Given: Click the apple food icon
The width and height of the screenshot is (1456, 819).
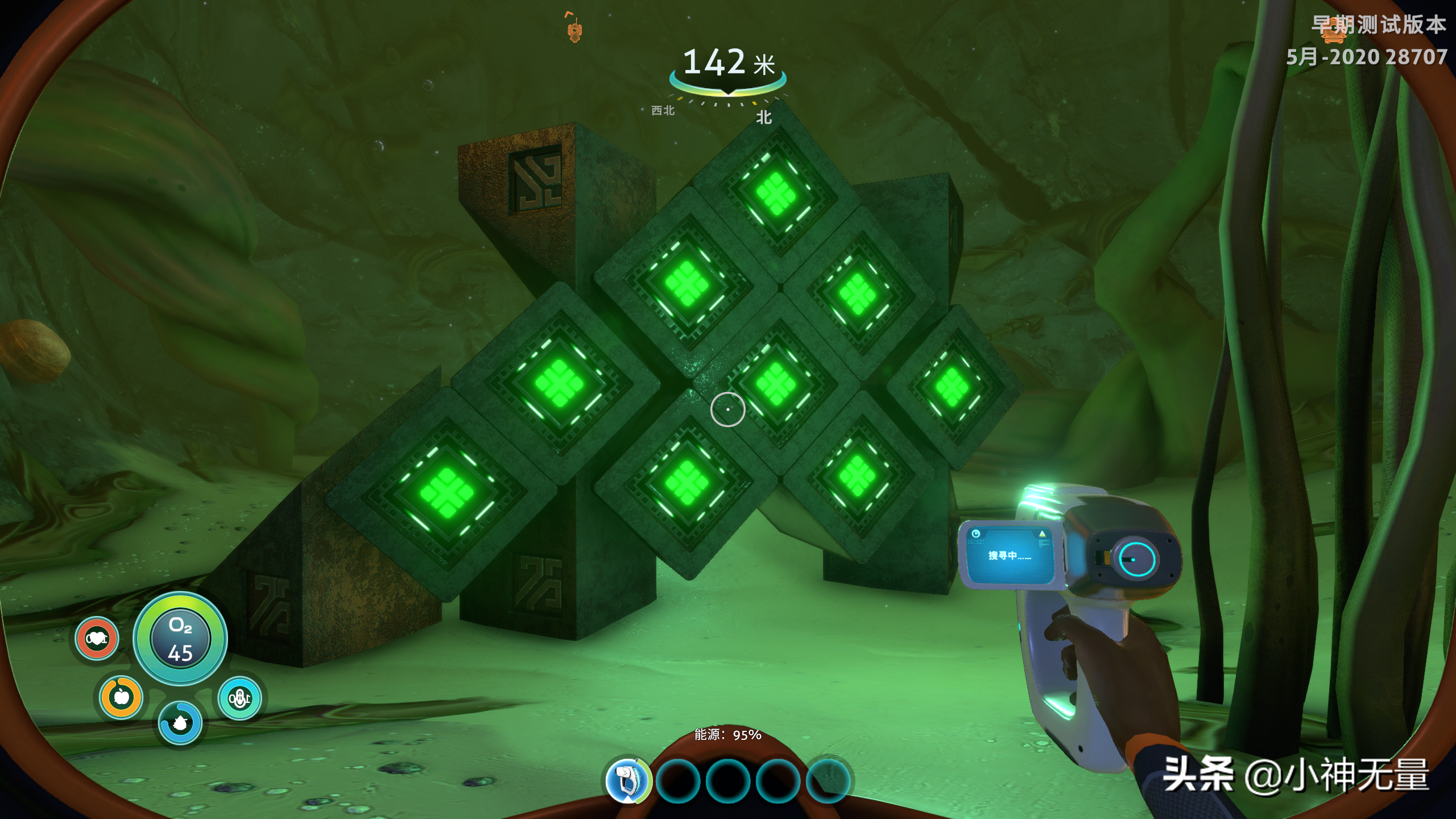Looking at the screenshot, I should [121, 697].
